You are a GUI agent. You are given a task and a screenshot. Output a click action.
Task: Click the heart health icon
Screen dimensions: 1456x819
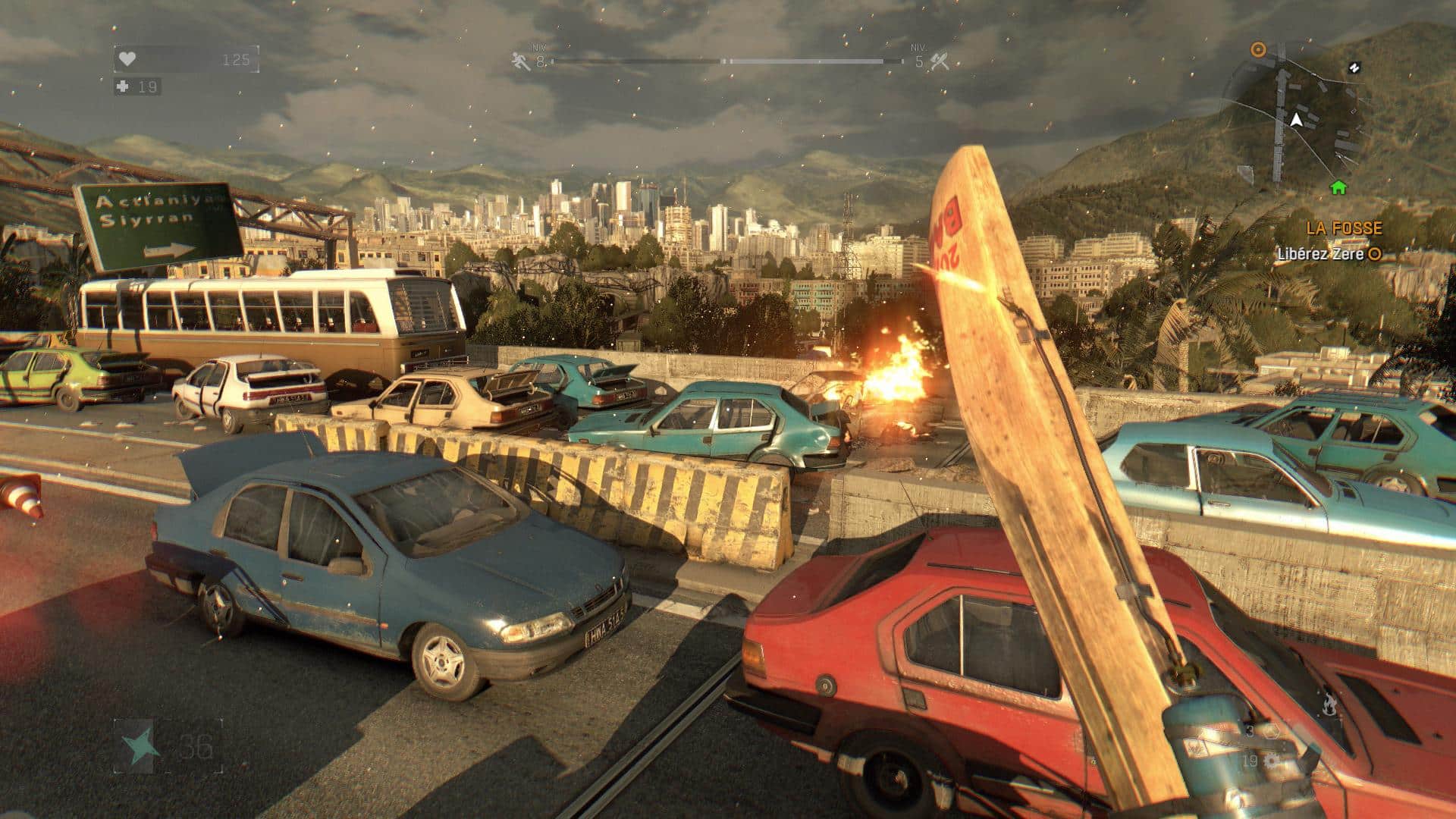click(127, 59)
